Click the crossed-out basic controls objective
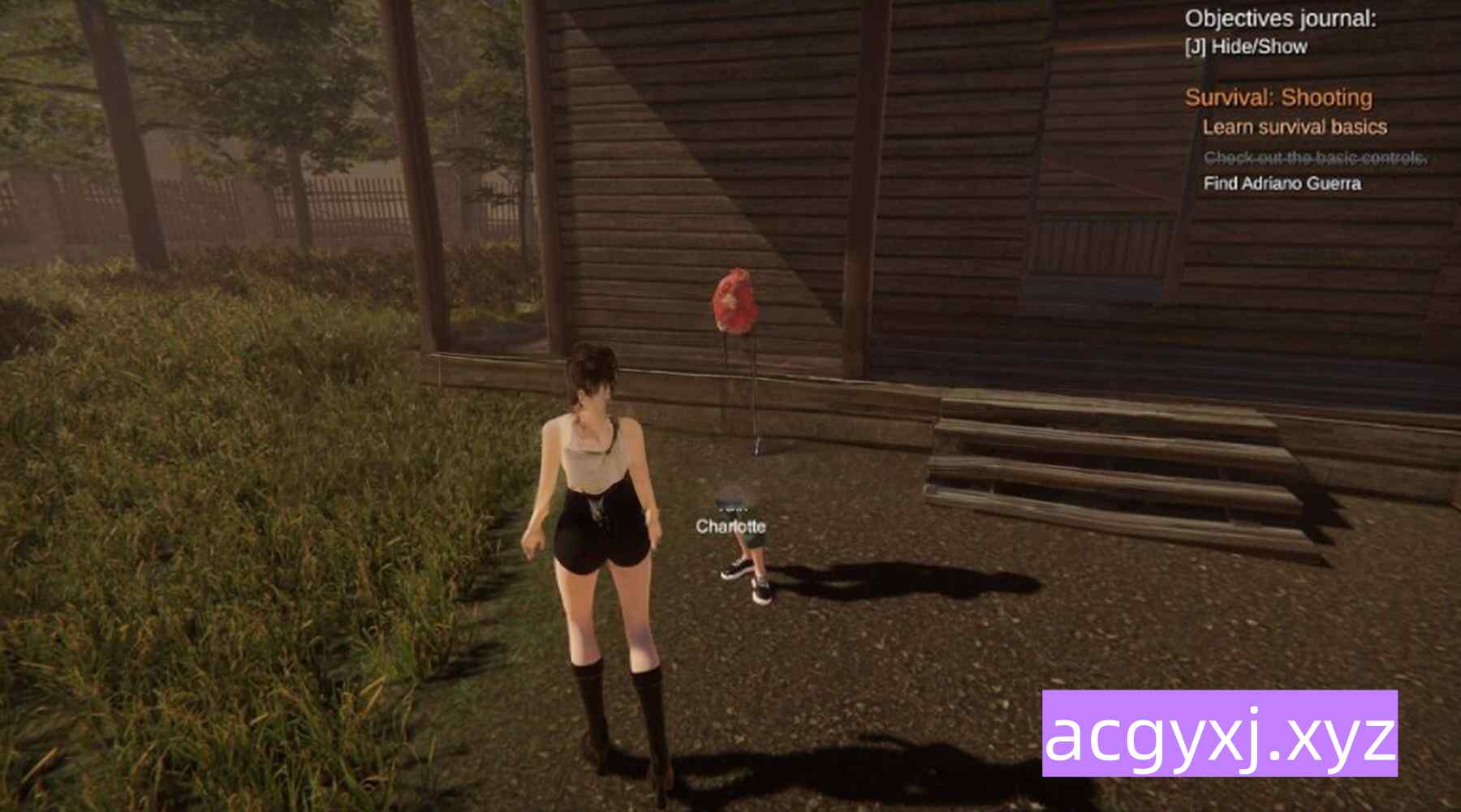This screenshot has height=812, width=1461. click(1315, 157)
